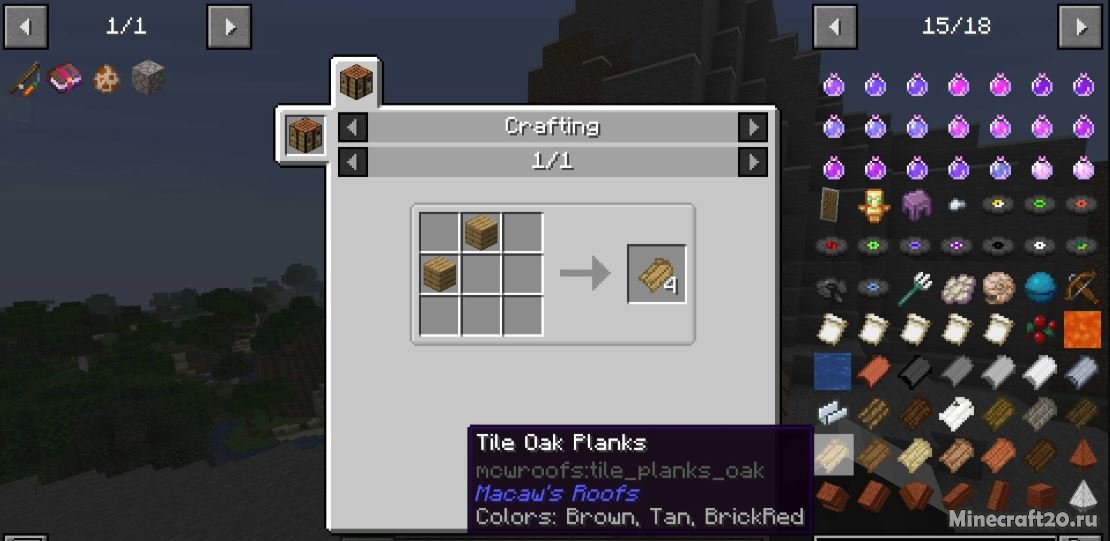Screen dimensions: 1110x541
Task: Click the Tile Oak Planks output slot
Action: coord(657,274)
